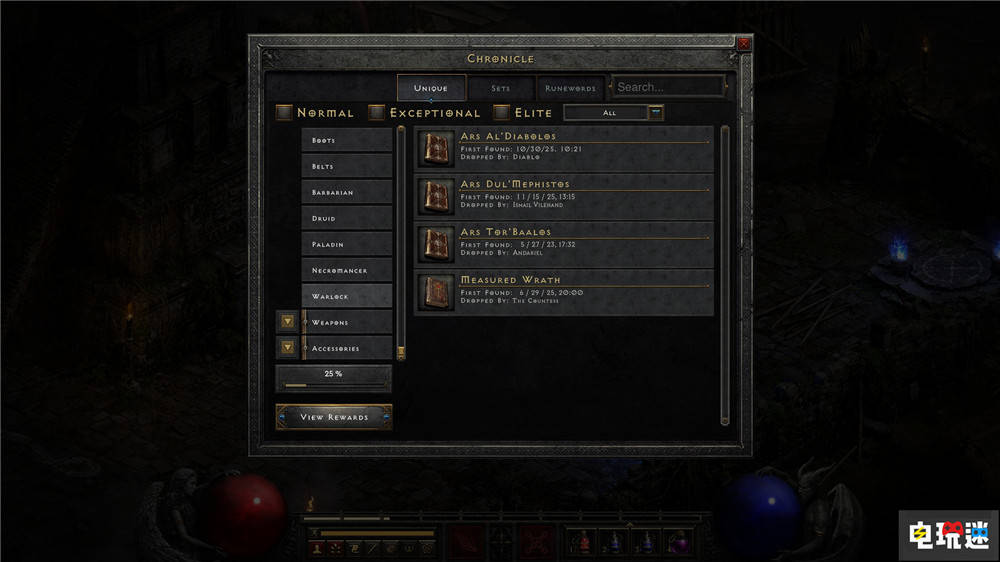Viewport: 1000px width, 562px height.
Task: Show the Necromancer category
Action: point(346,271)
